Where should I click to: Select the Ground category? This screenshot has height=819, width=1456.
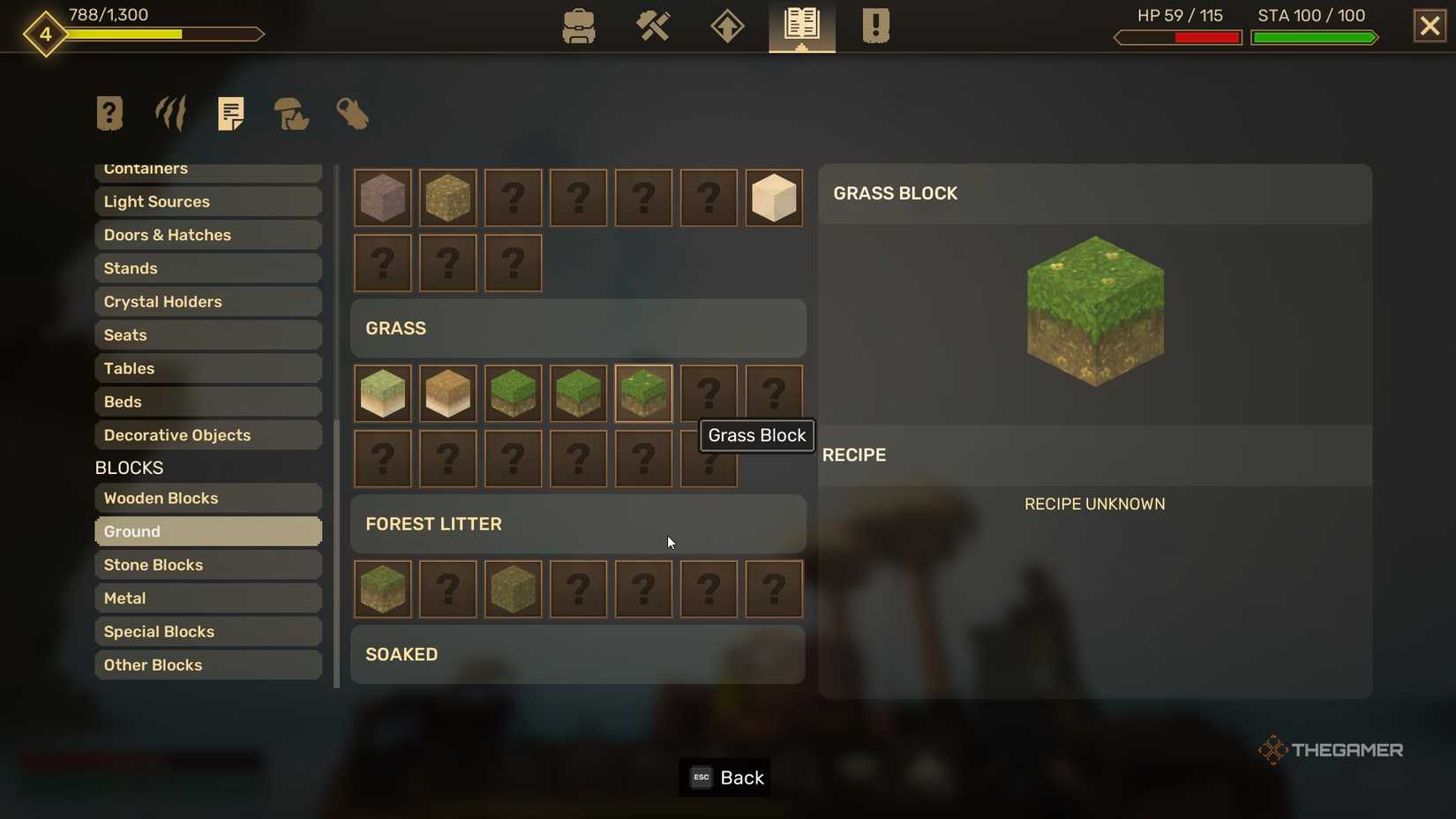(x=208, y=531)
